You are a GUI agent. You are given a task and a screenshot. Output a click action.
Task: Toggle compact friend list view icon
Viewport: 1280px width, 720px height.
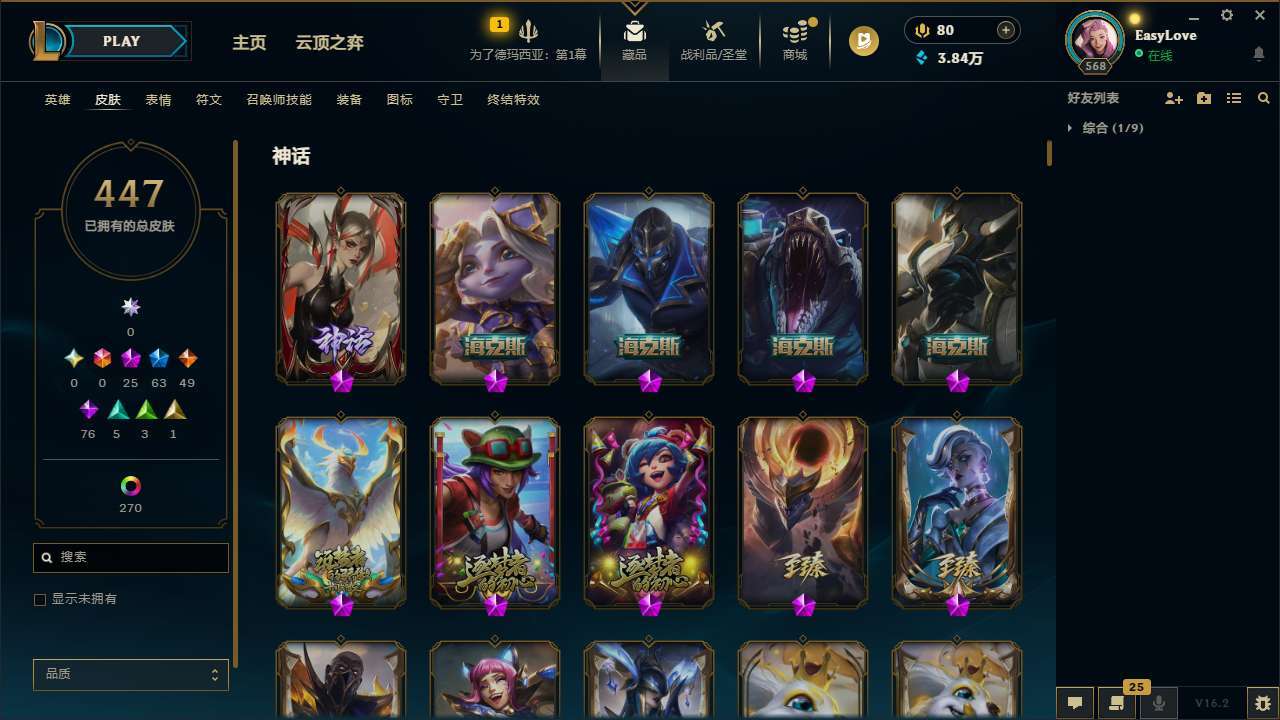(x=1234, y=98)
